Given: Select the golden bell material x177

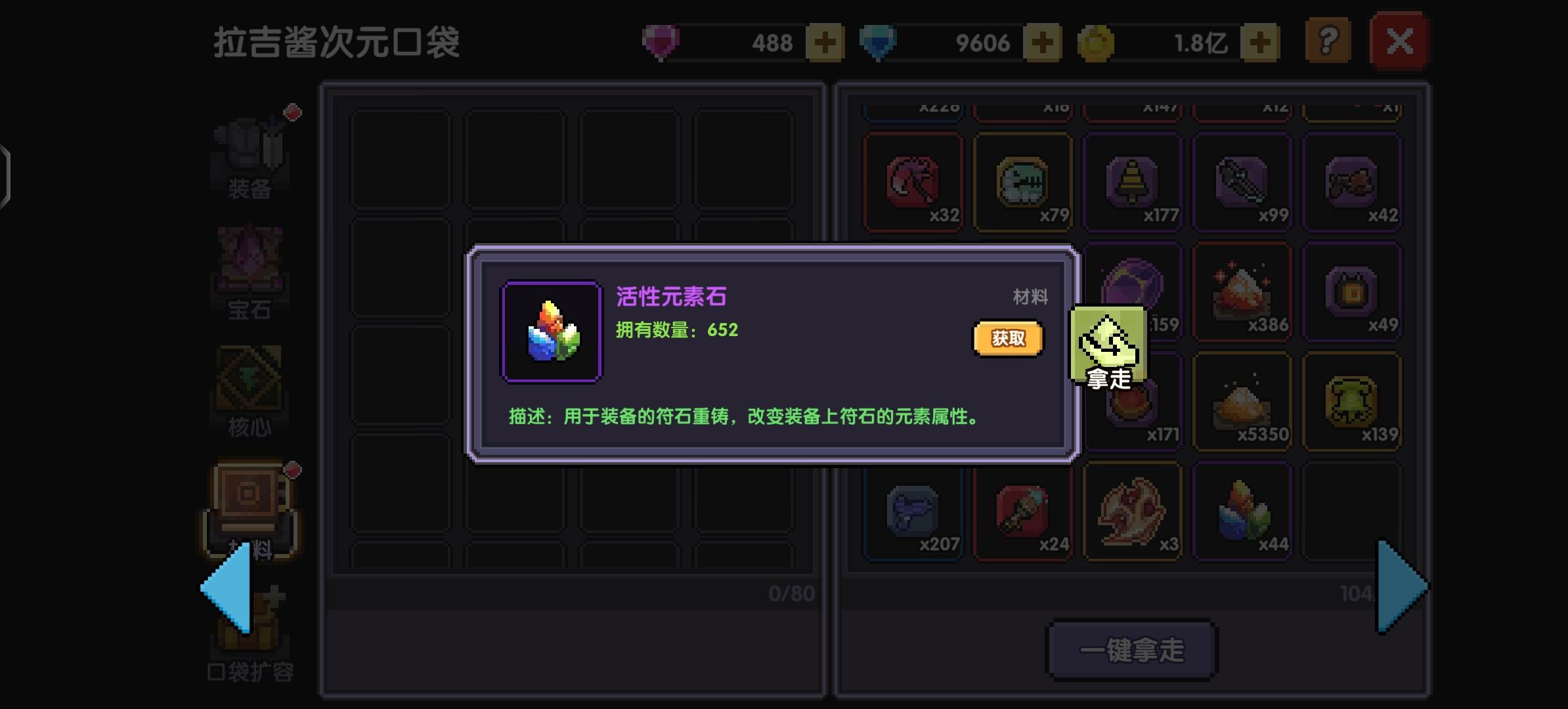Looking at the screenshot, I should tap(1133, 182).
